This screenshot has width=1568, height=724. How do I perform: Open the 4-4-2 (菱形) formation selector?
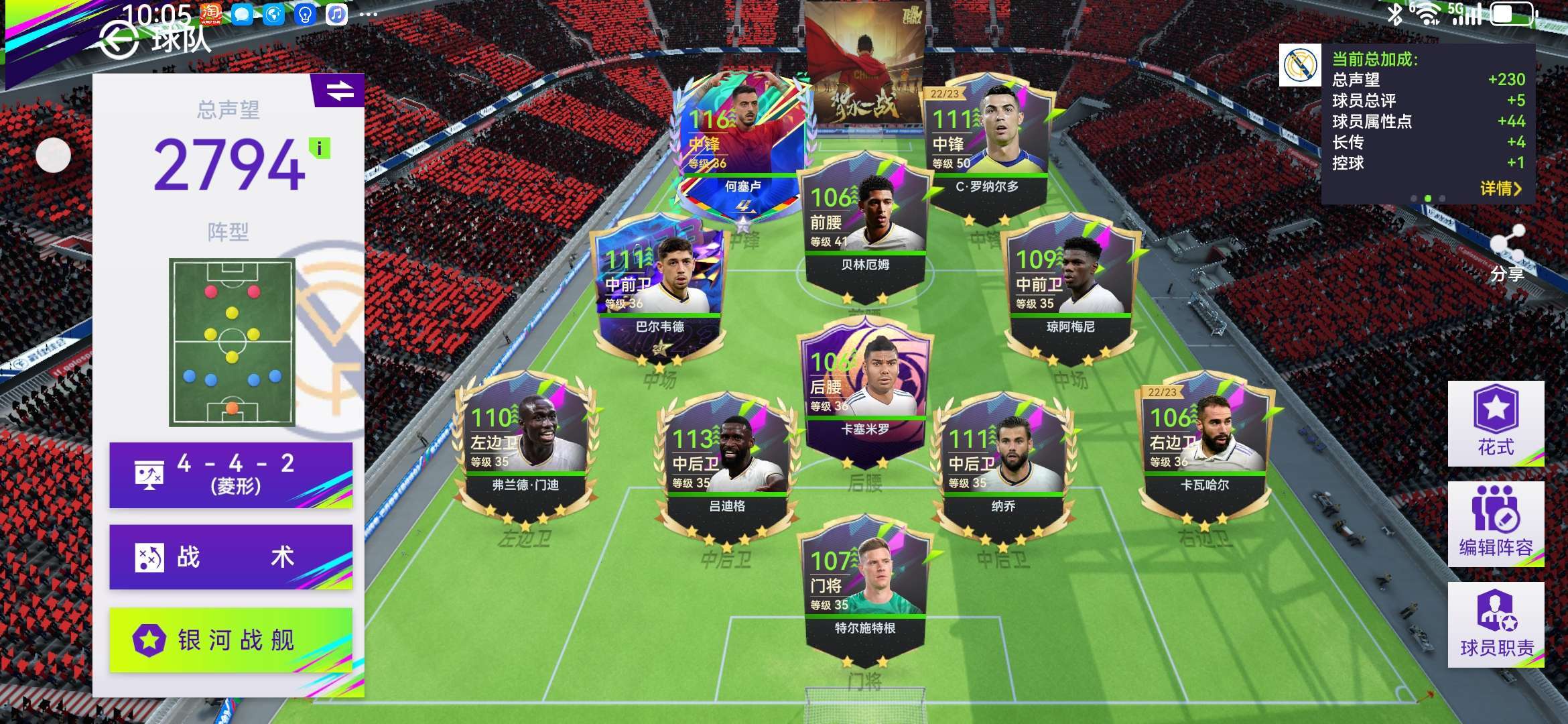[x=231, y=475]
